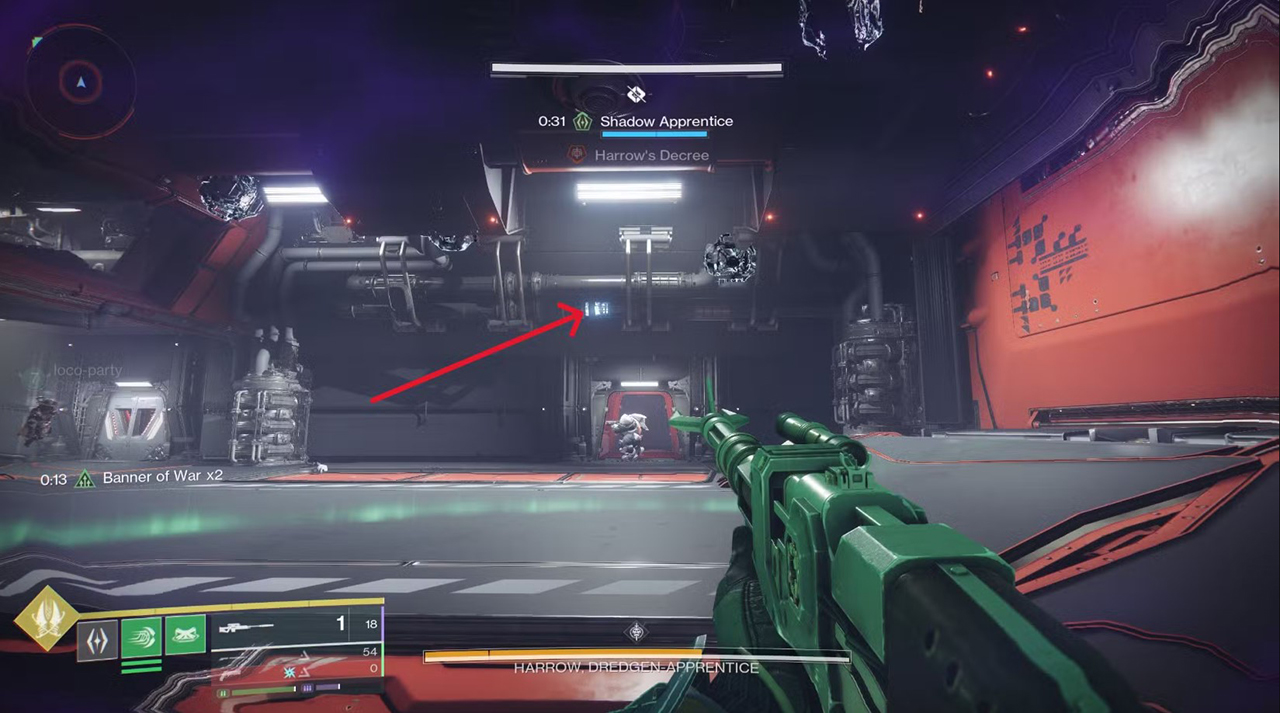Click the boss emblem above Harrow's health bar

(636, 631)
